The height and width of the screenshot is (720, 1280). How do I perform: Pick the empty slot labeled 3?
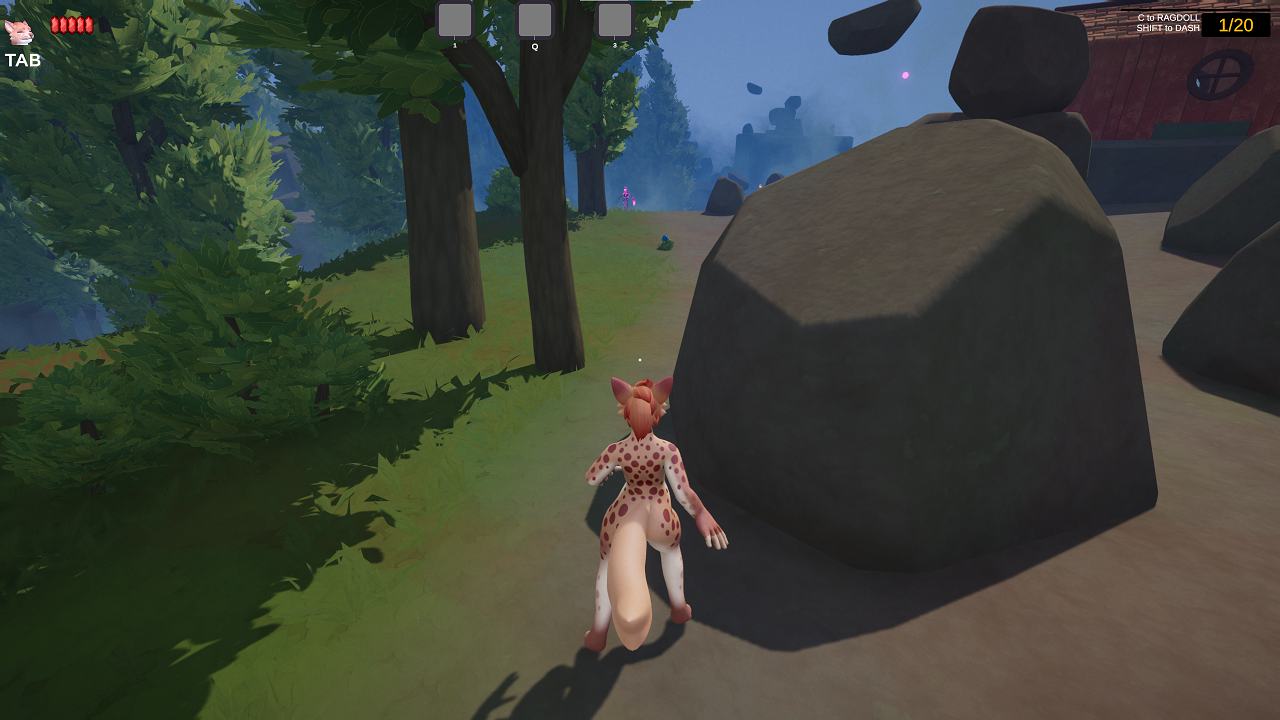[615, 20]
